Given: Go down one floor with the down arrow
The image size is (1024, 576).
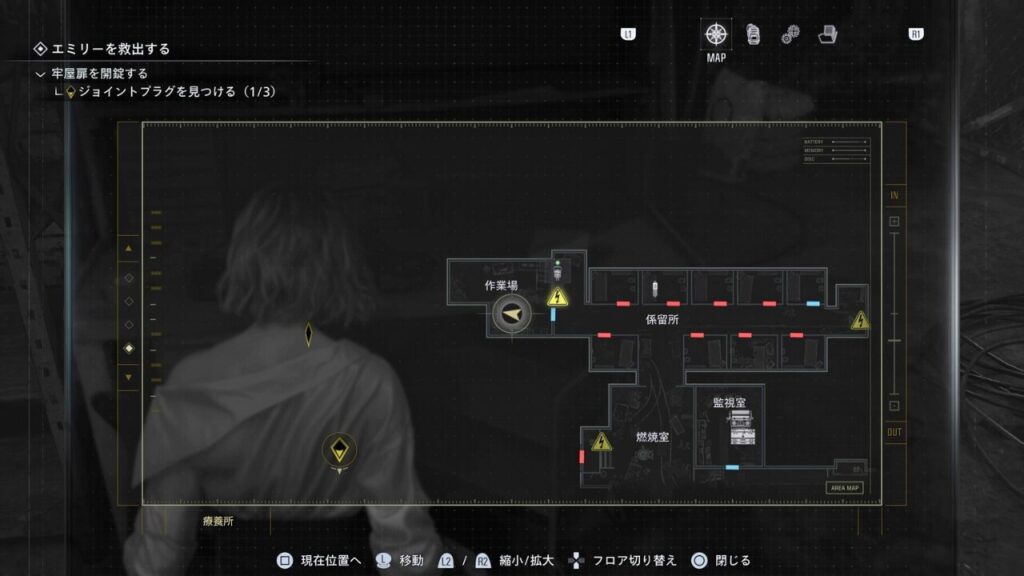Looking at the screenshot, I should [128, 377].
